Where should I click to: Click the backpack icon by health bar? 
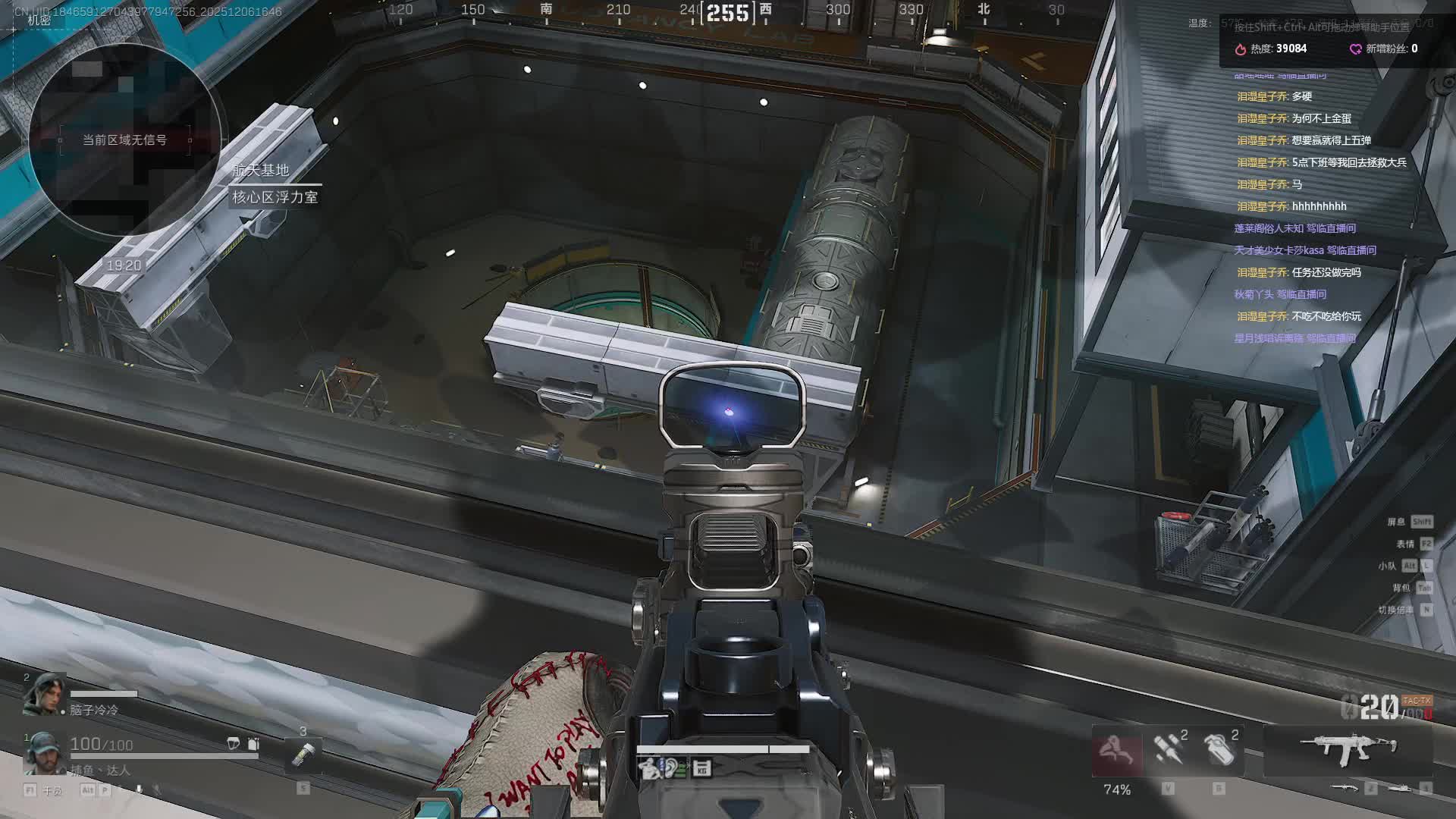[253, 744]
